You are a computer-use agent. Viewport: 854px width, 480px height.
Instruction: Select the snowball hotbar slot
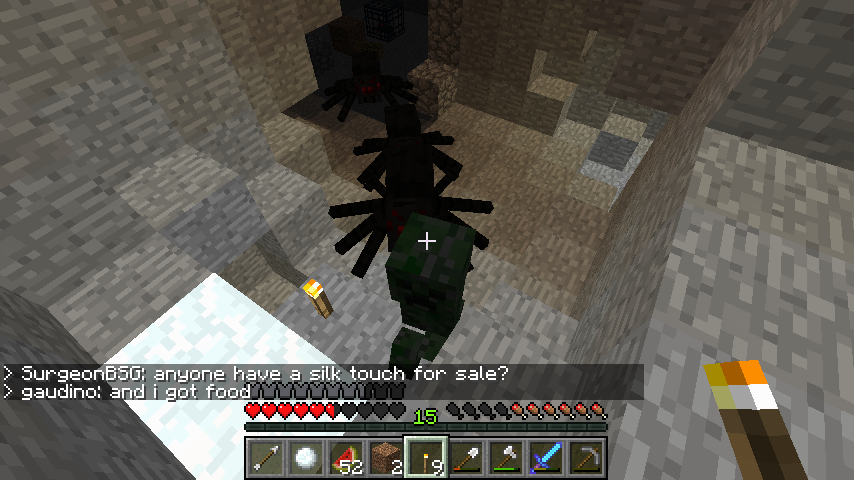(305, 459)
